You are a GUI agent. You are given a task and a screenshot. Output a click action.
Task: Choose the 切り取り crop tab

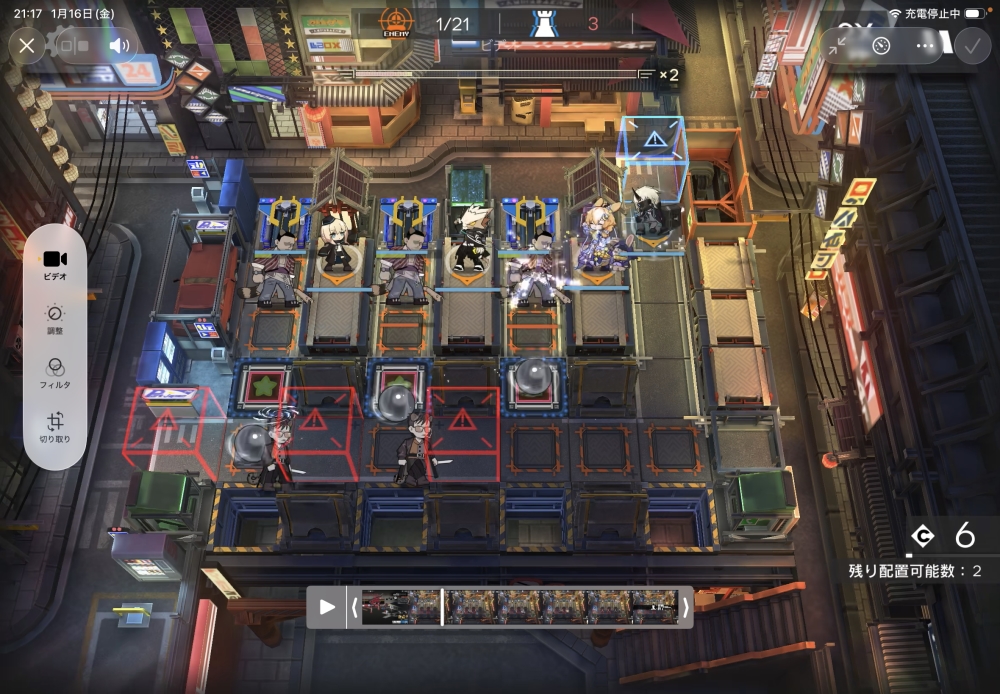pyautogui.click(x=56, y=427)
